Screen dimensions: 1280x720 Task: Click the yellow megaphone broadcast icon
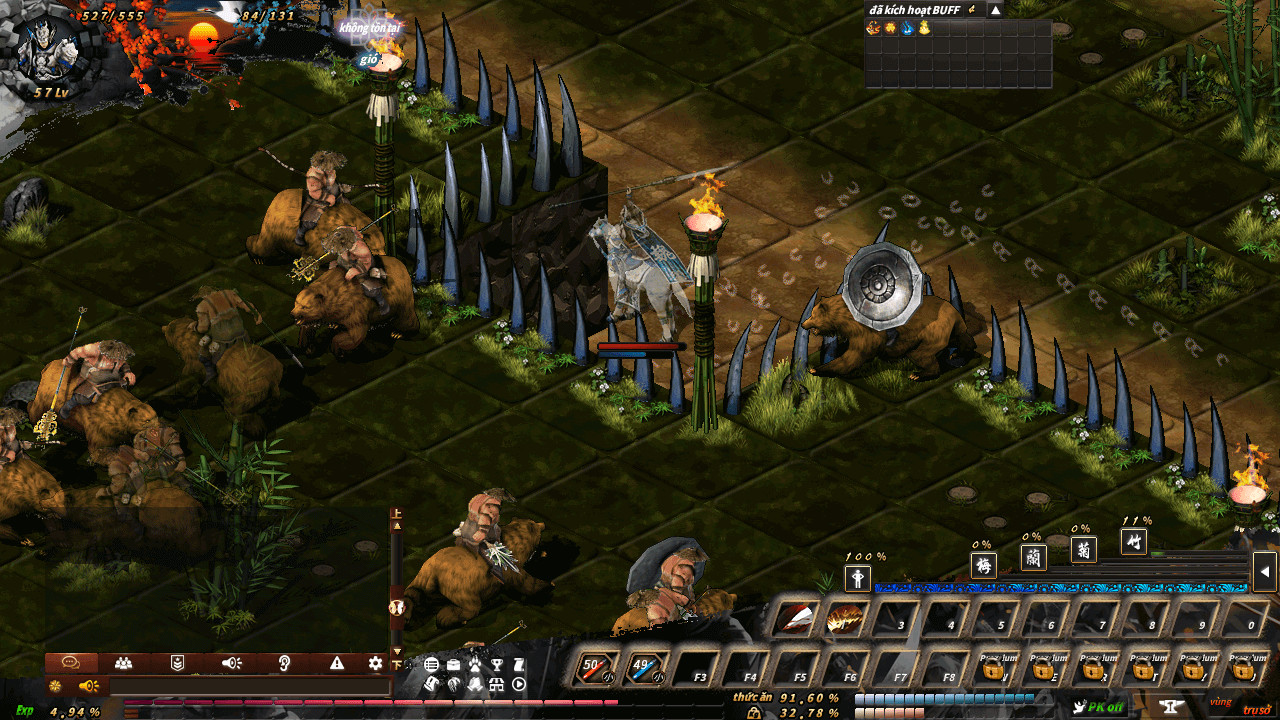pos(88,686)
